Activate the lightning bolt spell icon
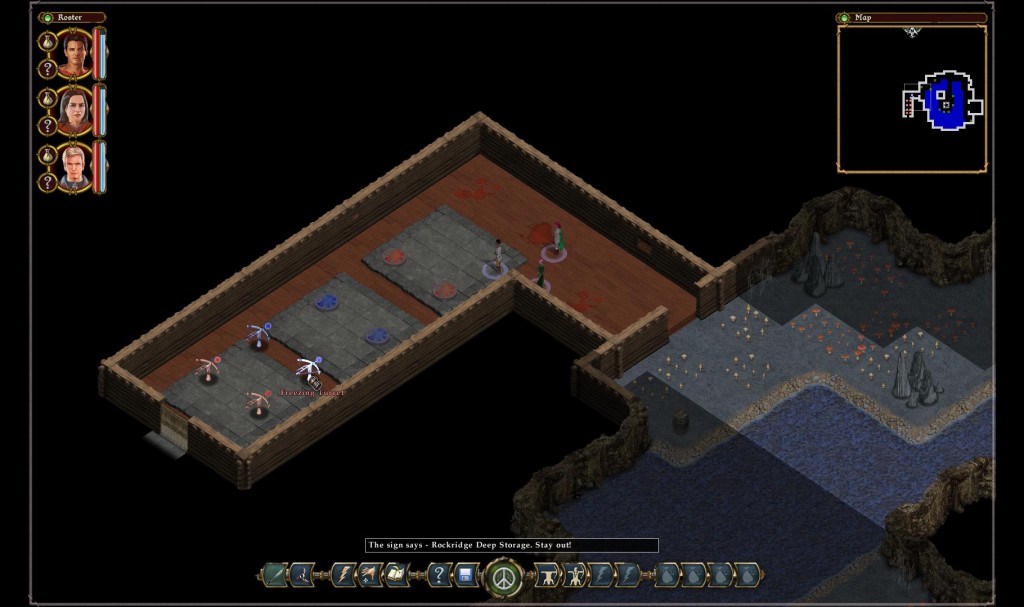 [344, 575]
